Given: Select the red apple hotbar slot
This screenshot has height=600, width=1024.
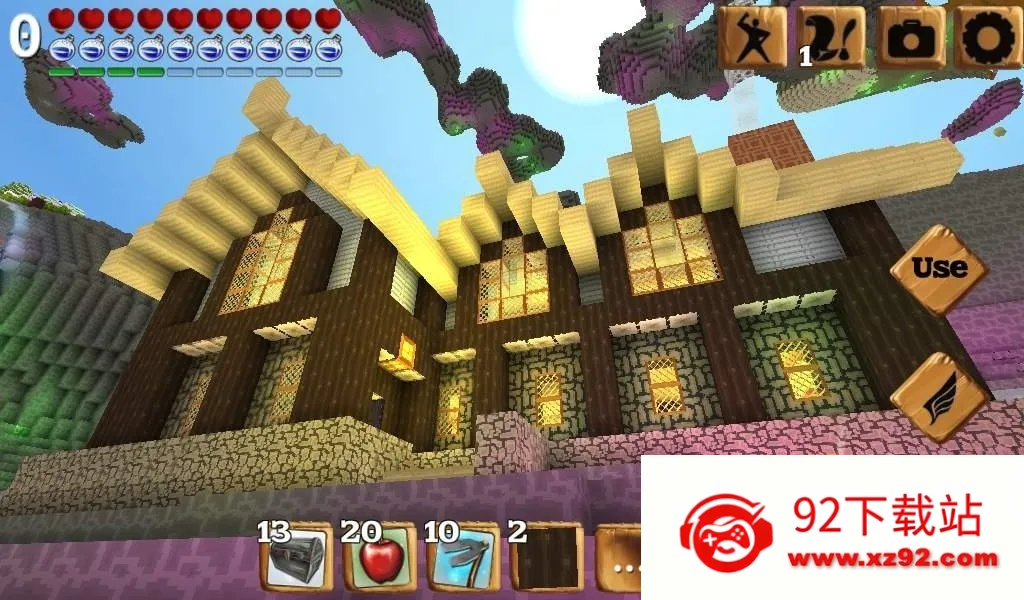Looking at the screenshot, I should point(380,558).
